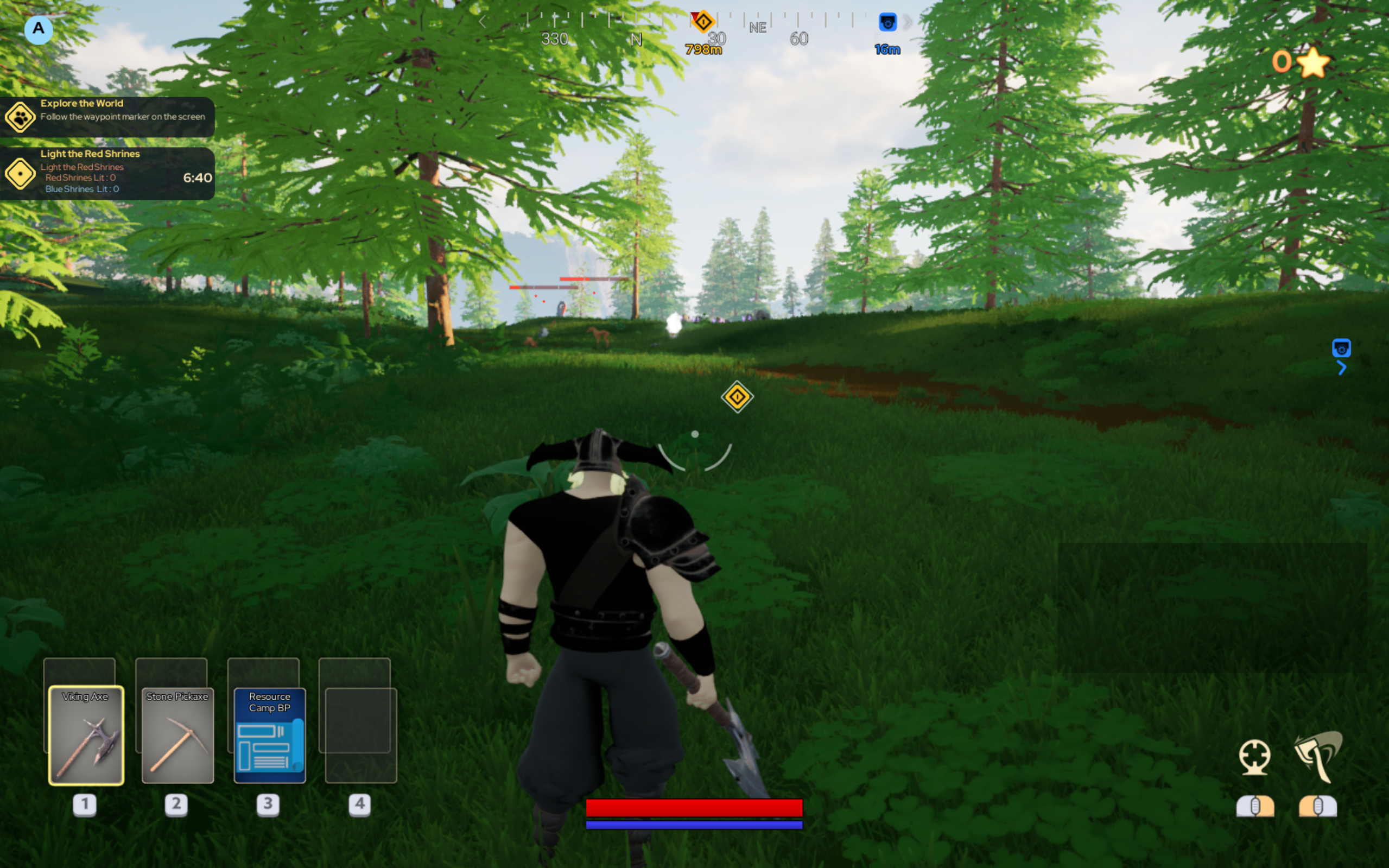
Task: Click the circular A badge top left
Action: pos(39,29)
